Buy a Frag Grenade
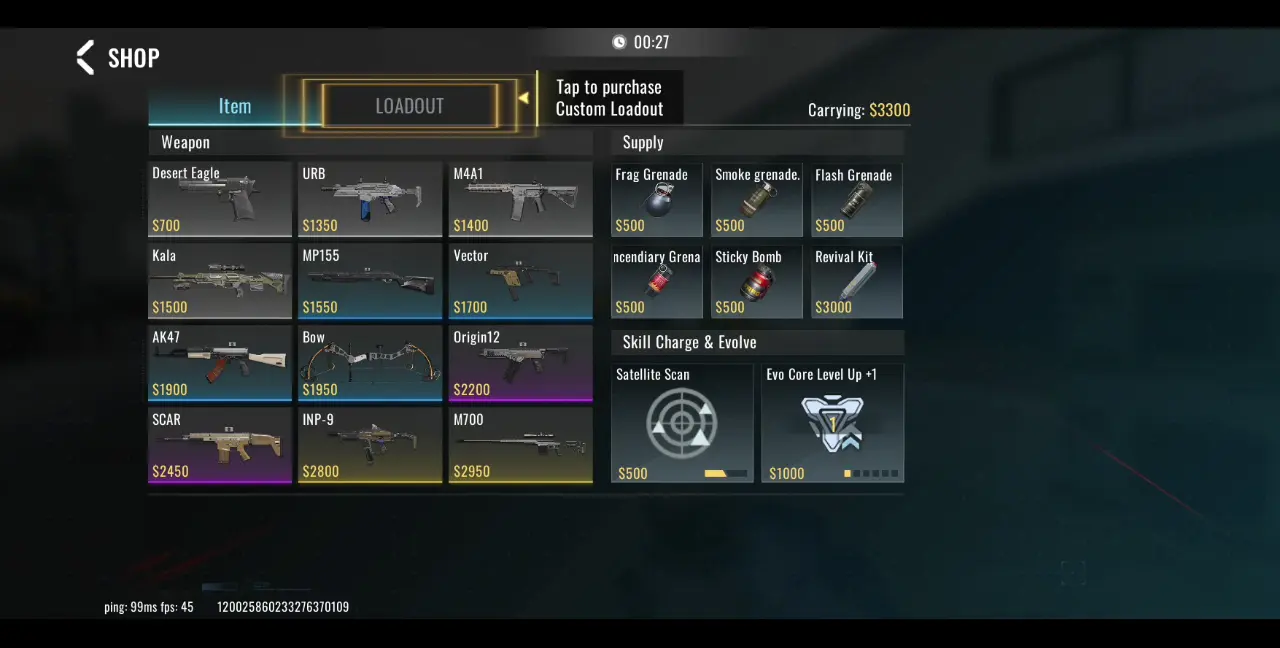1280x648 pixels. click(x=657, y=200)
